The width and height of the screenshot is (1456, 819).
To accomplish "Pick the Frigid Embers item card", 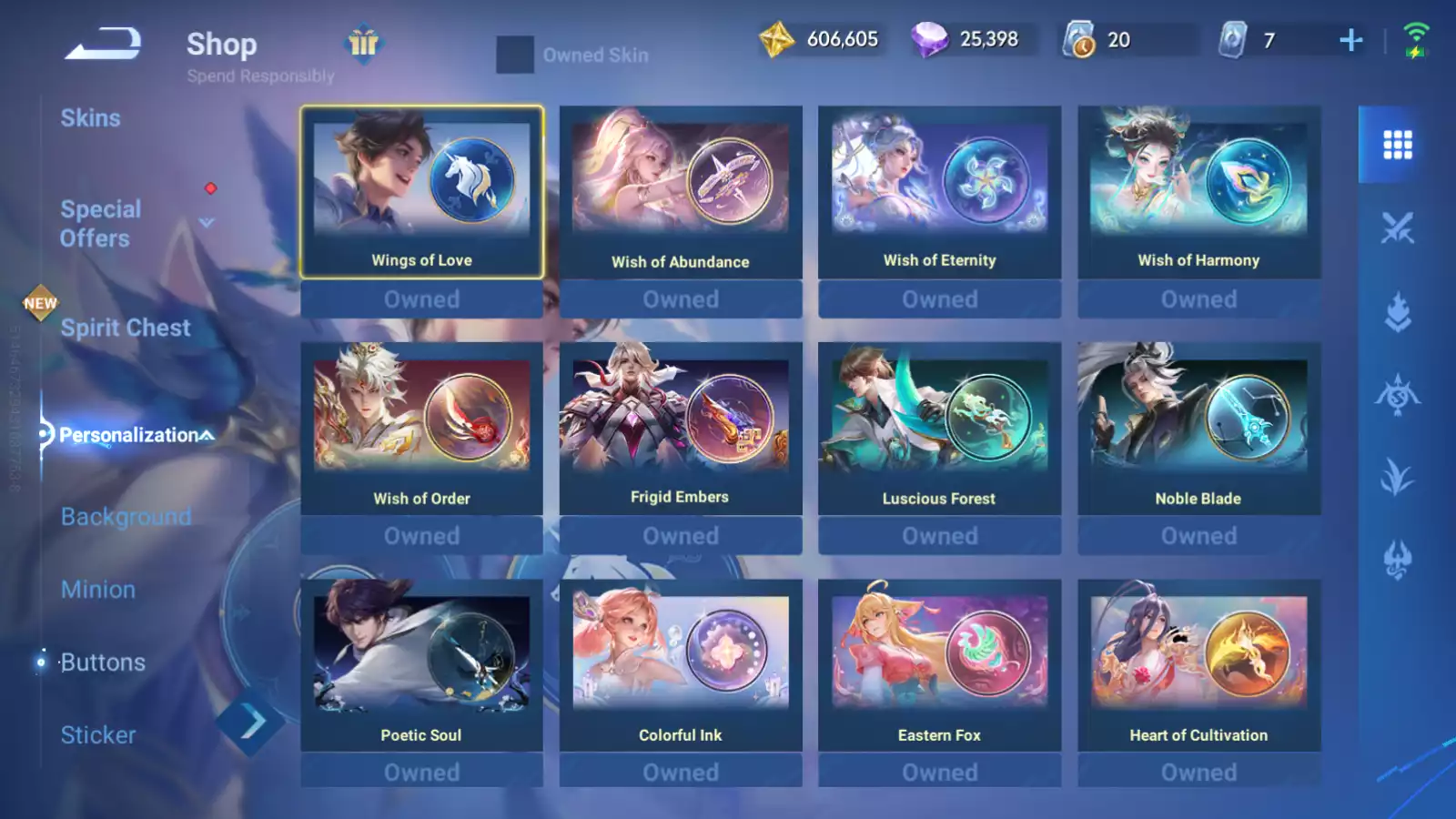I will pyautogui.click(x=681, y=428).
